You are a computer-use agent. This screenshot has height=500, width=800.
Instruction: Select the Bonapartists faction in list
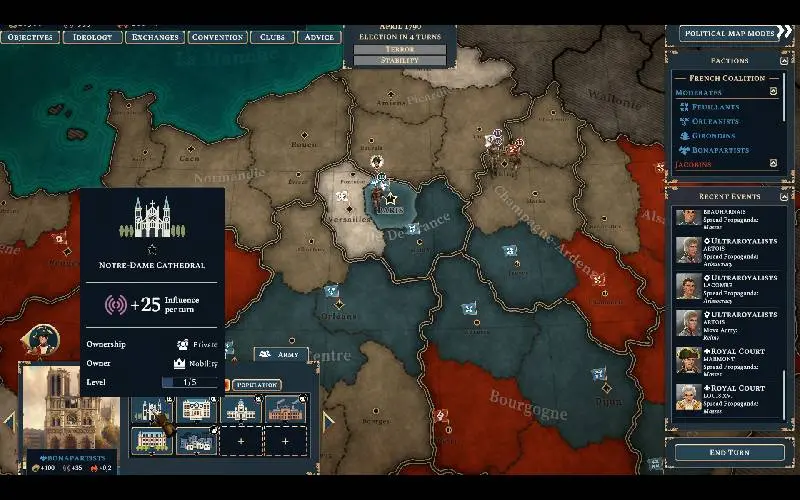coord(714,149)
